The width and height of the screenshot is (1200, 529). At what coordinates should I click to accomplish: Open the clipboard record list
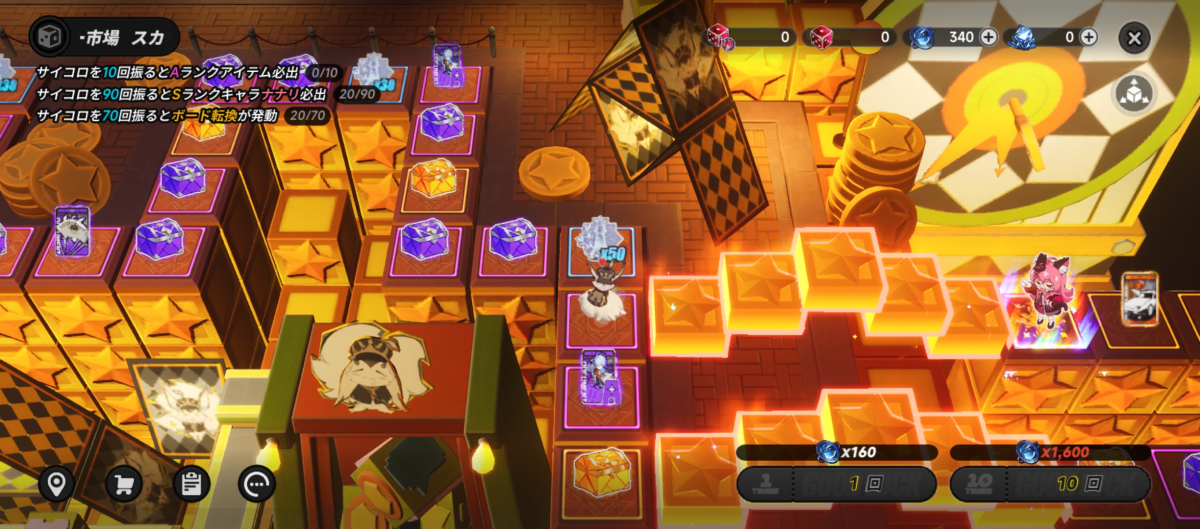click(x=191, y=484)
